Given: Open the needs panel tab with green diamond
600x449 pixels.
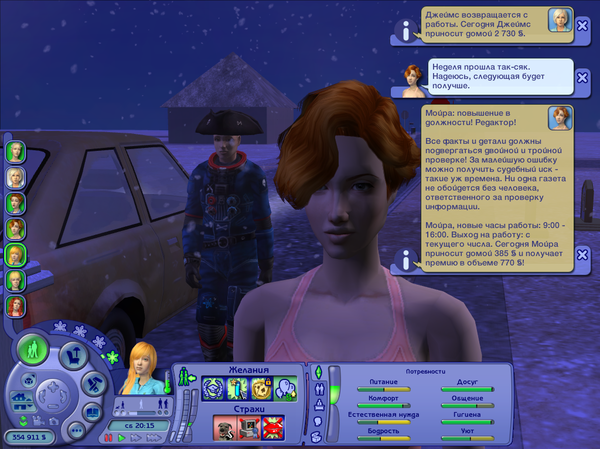Looking at the screenshot, I should pos(319,373).
